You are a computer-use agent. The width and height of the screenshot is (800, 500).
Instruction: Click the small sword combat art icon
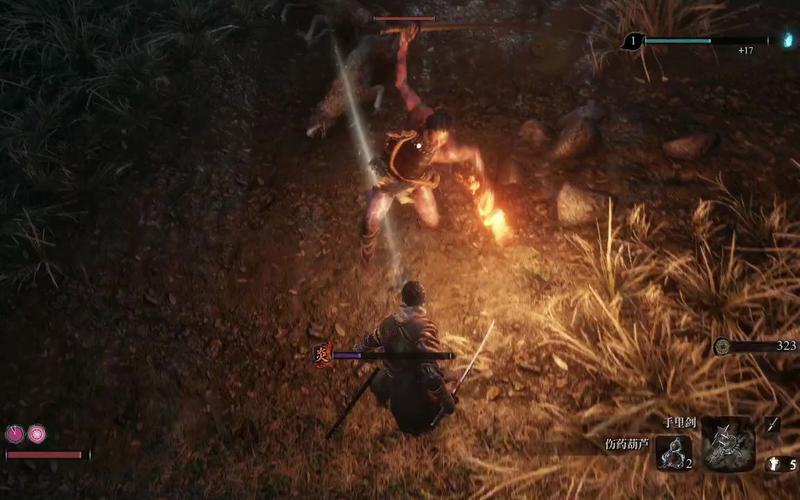click(x=772, y=424)
